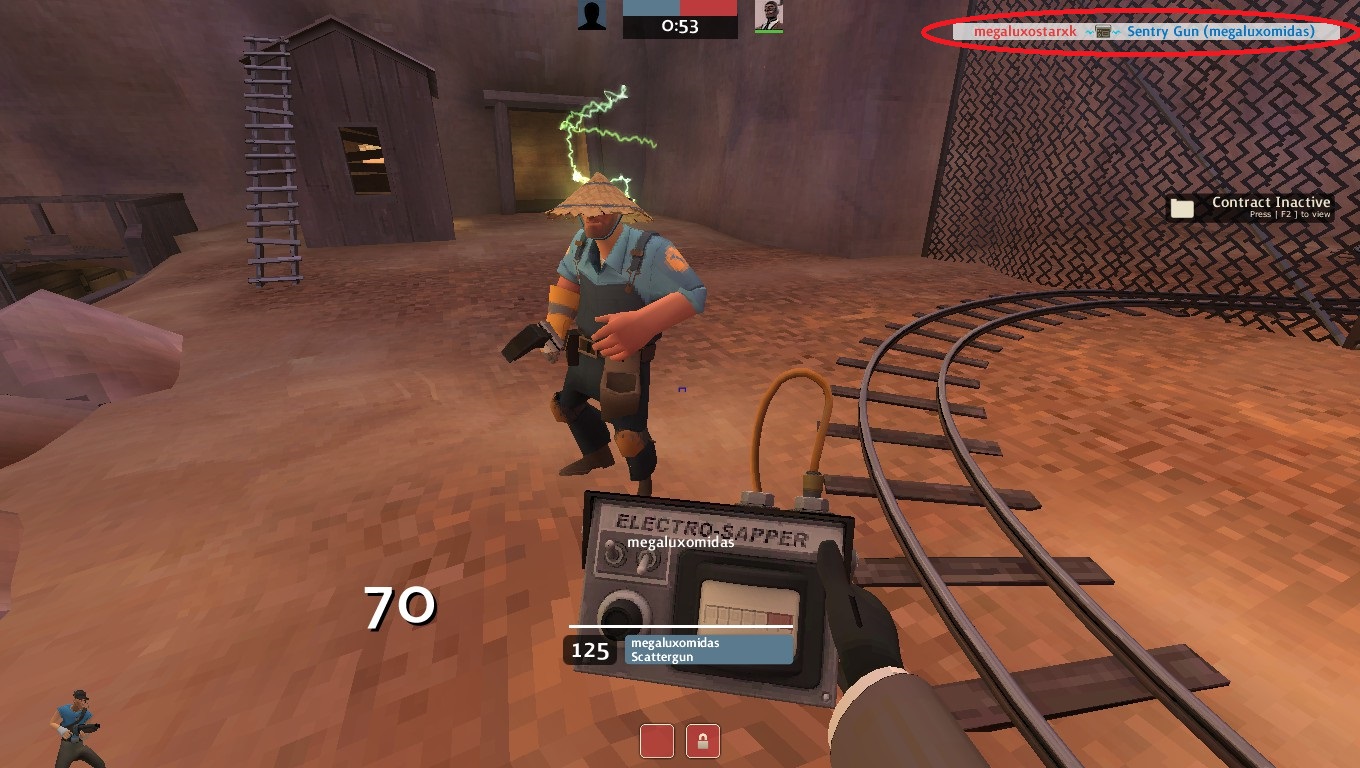Select the locked control point icon
This screenshot has width=1360, height=768.
(703, 741)
